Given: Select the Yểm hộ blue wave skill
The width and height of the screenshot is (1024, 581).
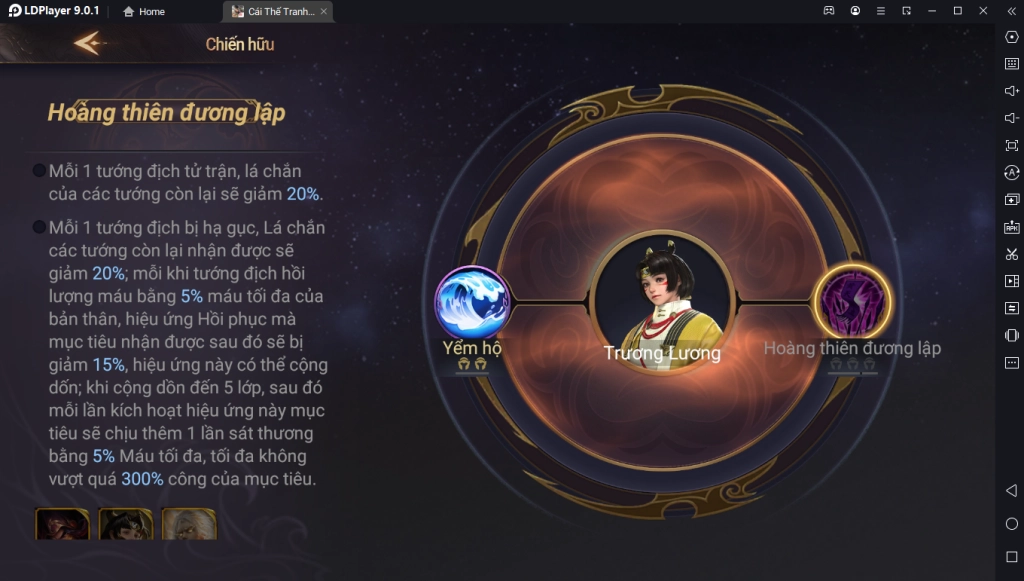Looking at the screenshot, I should pyautogui.click(x=472, y=301).
